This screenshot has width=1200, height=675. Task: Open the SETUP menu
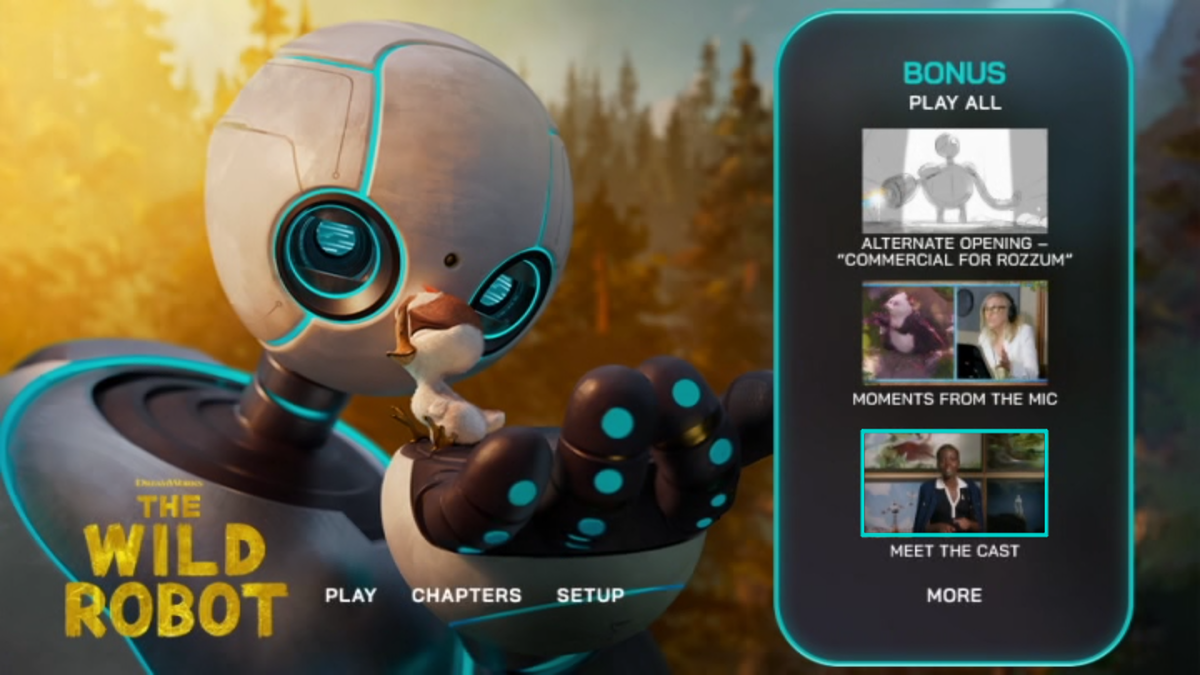(590, 595)
